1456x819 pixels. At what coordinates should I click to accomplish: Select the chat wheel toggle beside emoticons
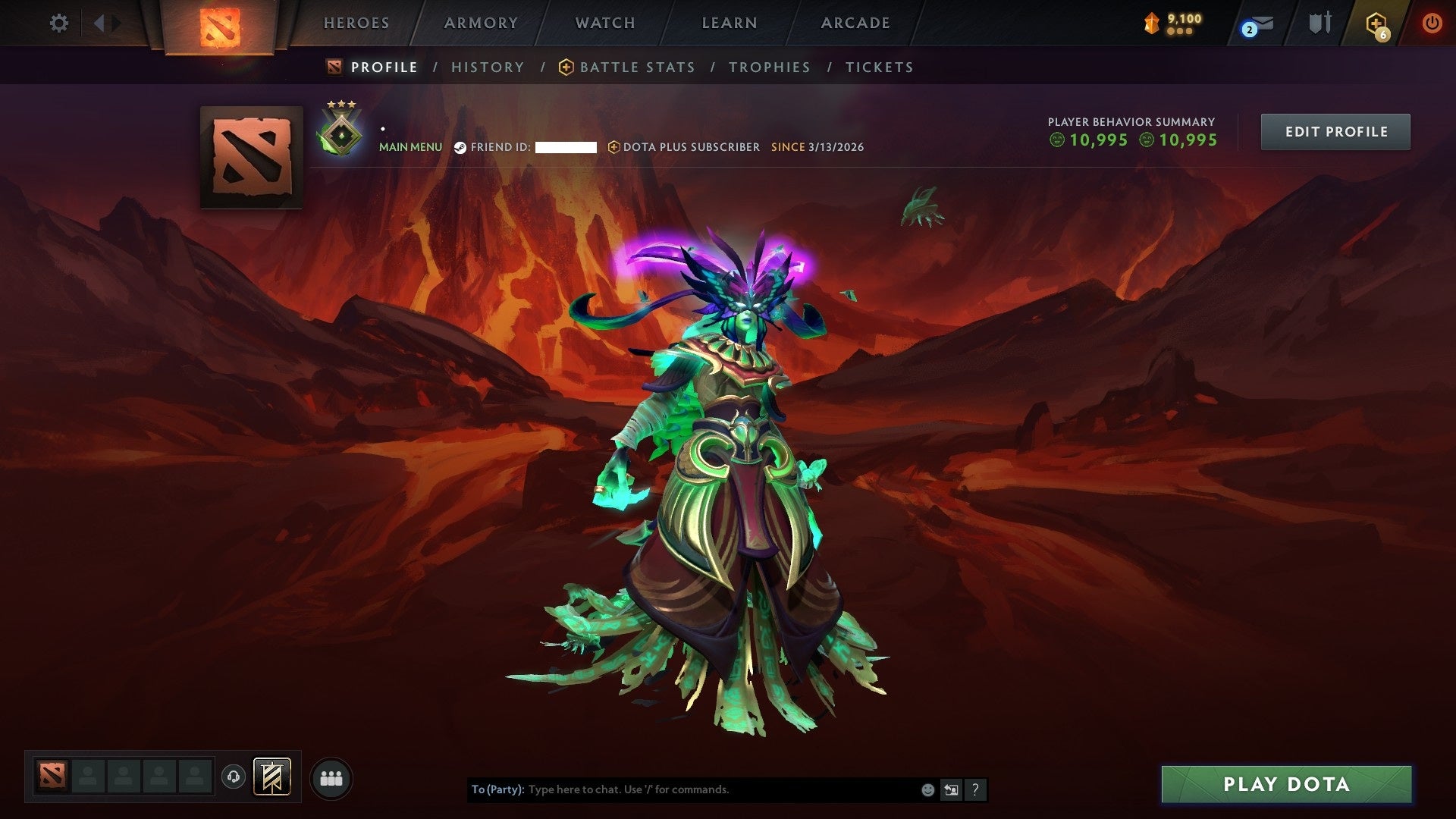coord(950,789)
